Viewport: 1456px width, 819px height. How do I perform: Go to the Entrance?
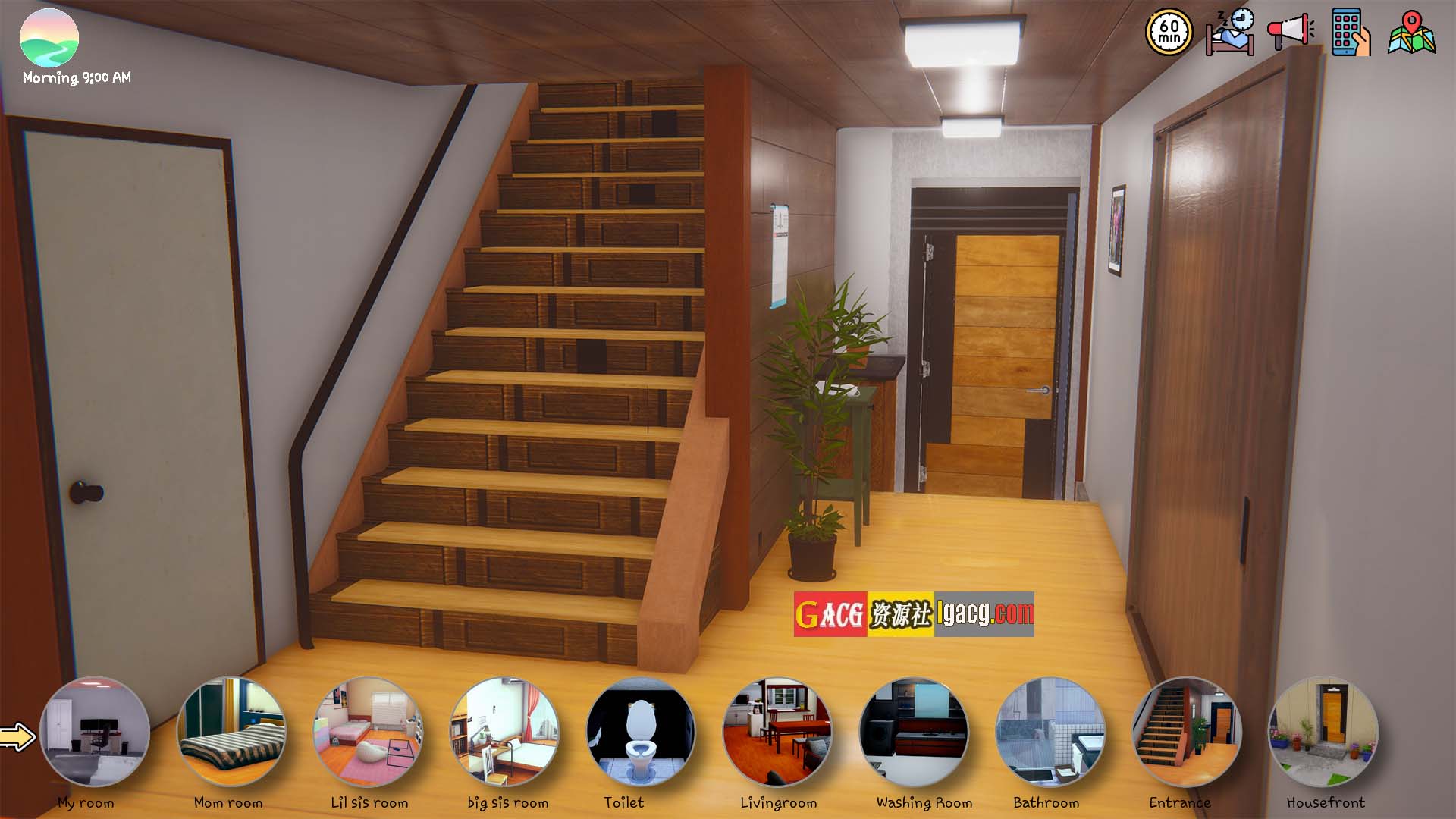(1187, 733)
